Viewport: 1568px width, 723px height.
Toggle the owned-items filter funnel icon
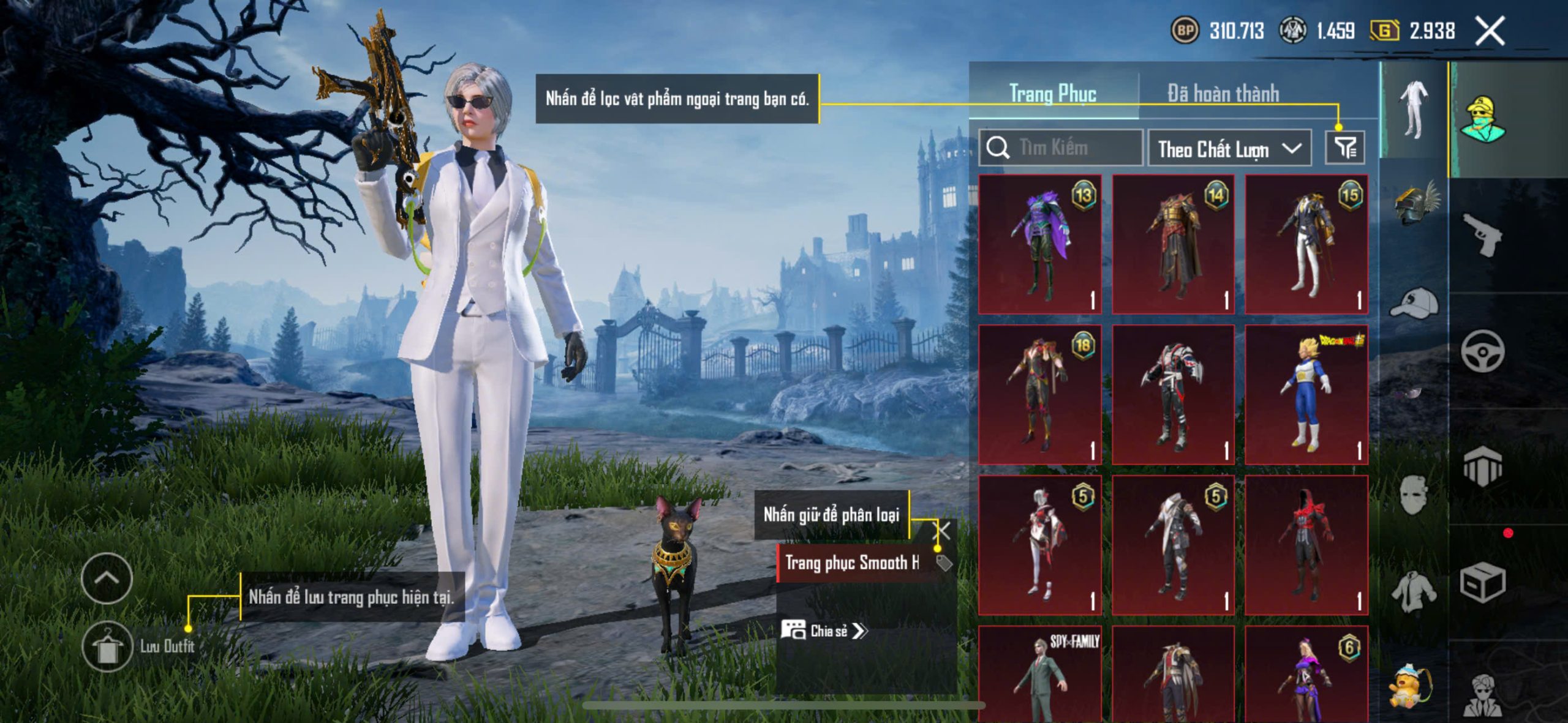tap(1345, 148)
